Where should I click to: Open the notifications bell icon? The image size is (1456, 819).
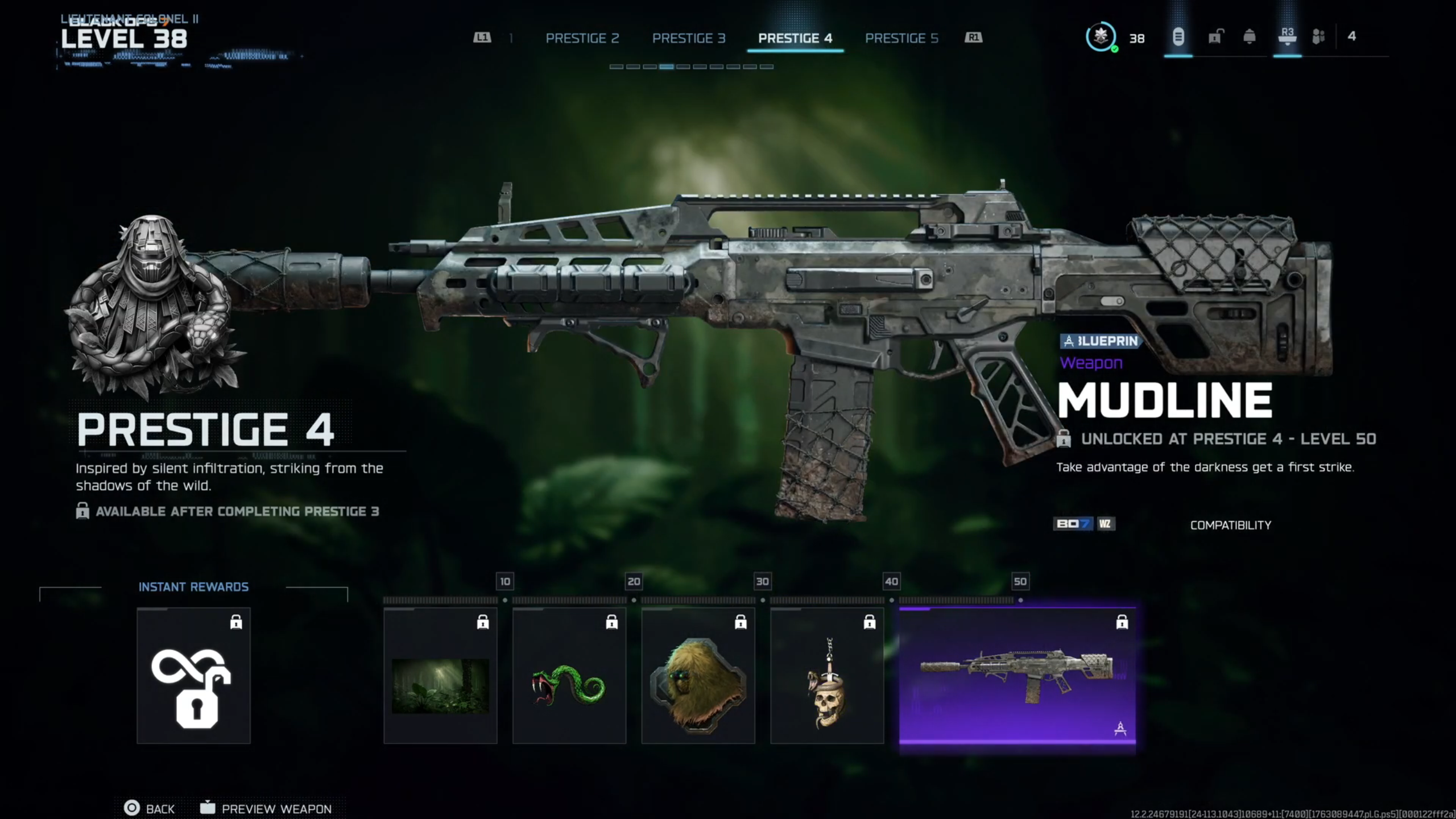click(x=1250, y=38)
